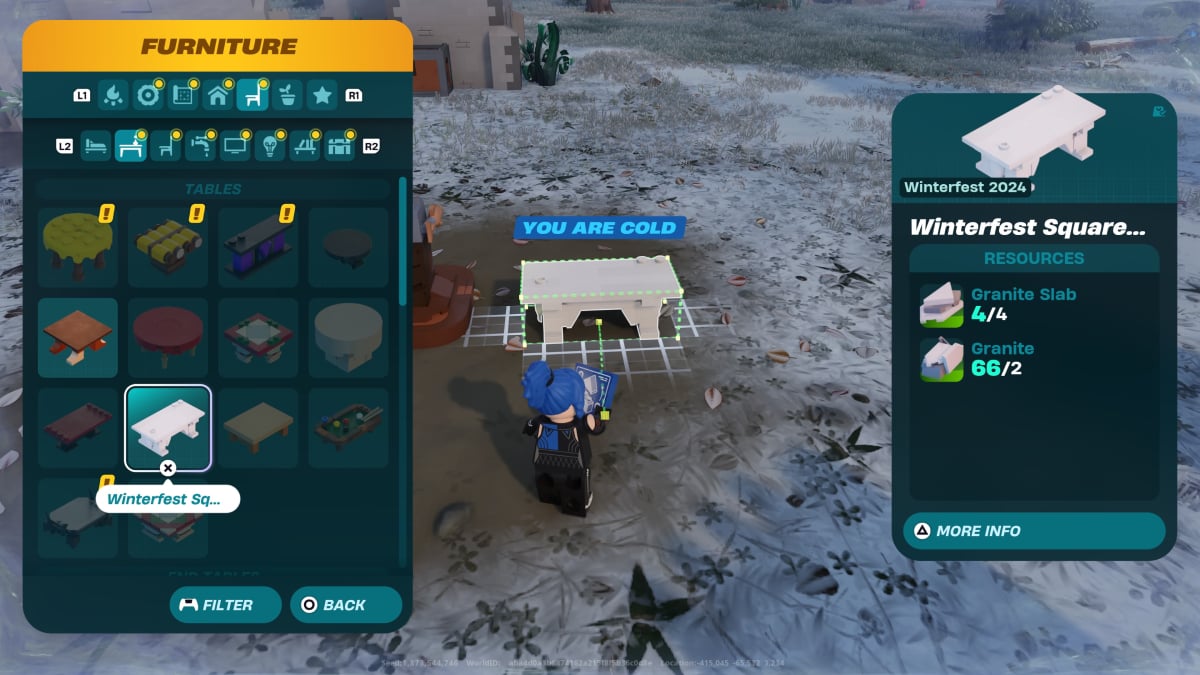Select the pool table thumbnail
Image resolution: width=1200 pixels, height=675 pixels.
click(x=348, y=427)
